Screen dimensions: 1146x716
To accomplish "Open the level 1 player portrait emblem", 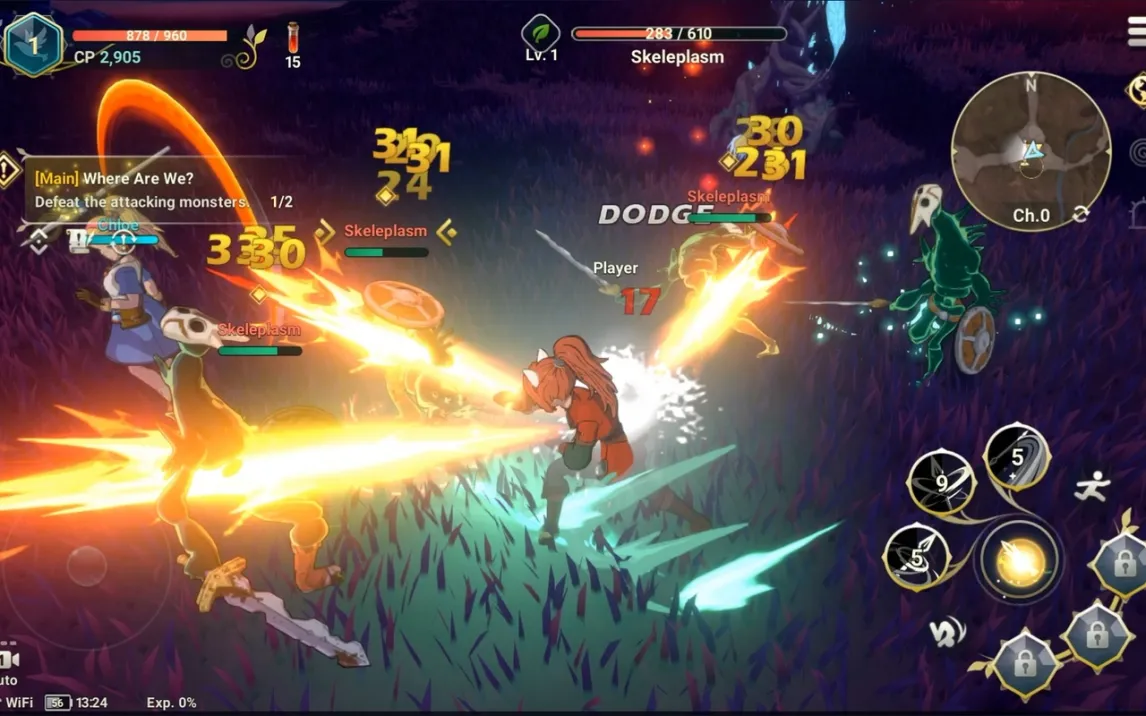I will point(32,43).
